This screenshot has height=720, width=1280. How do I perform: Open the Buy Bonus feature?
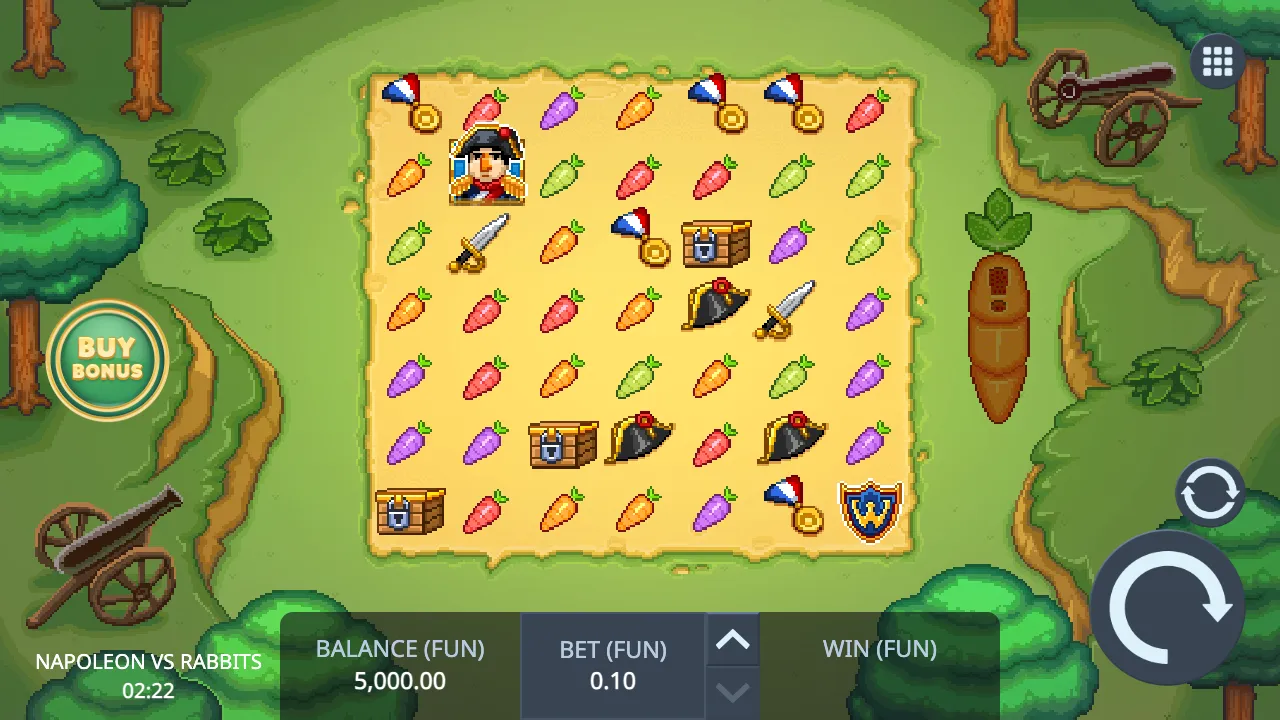pyautogui.click(x=106, y=357)
